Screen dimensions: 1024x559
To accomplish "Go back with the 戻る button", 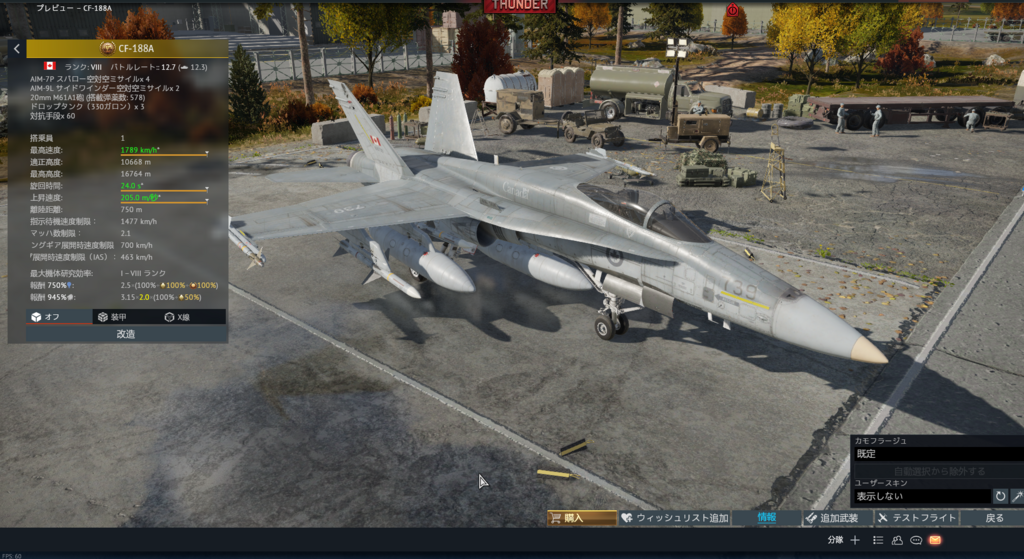I will (x=994, y=518).
